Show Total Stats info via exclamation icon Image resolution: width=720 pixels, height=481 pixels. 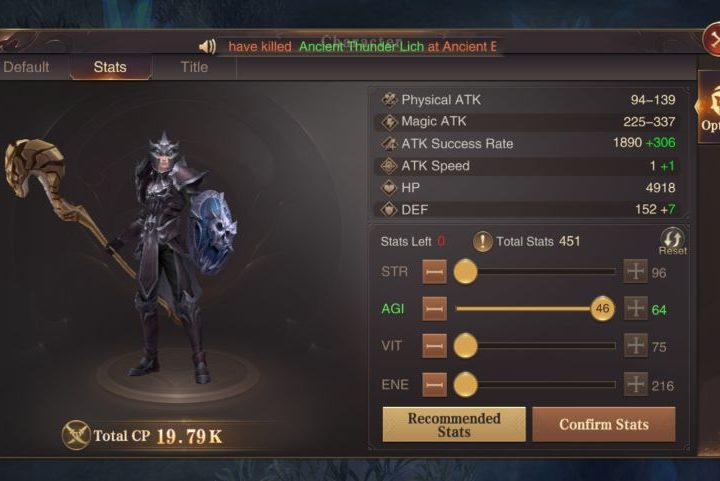(483, 241)
